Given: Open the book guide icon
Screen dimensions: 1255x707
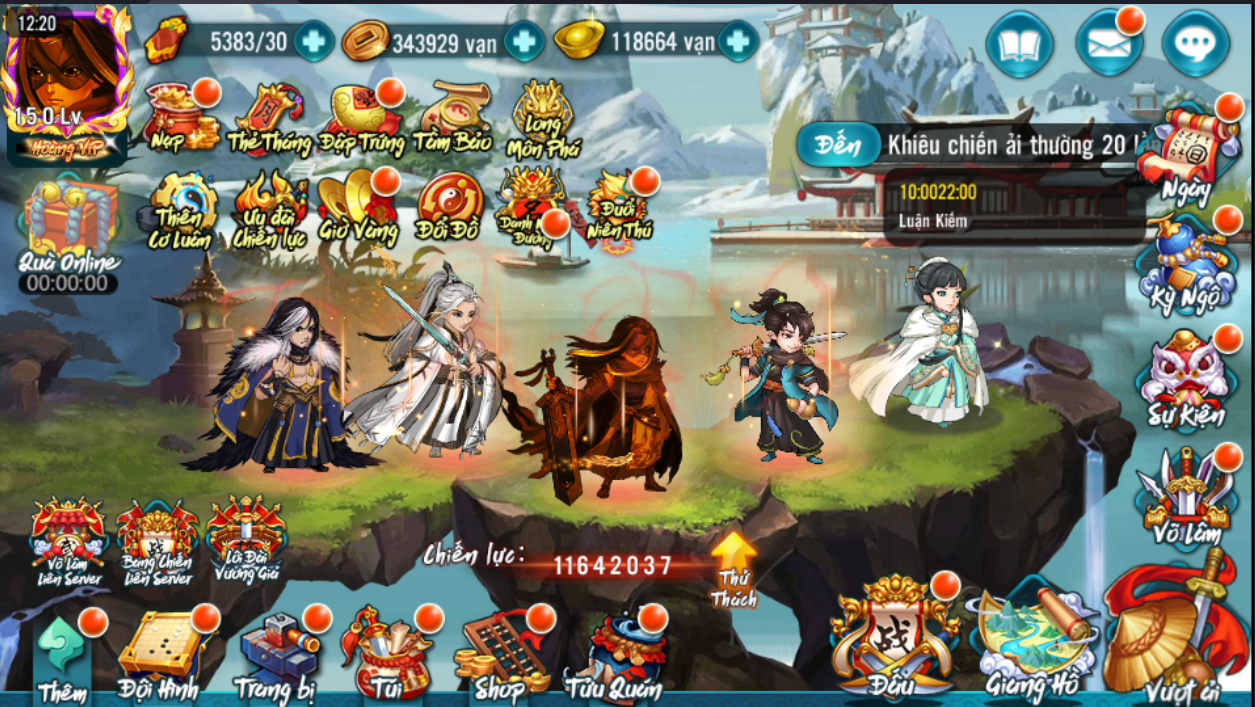Looking at the screenshot, I should 1019,44.
